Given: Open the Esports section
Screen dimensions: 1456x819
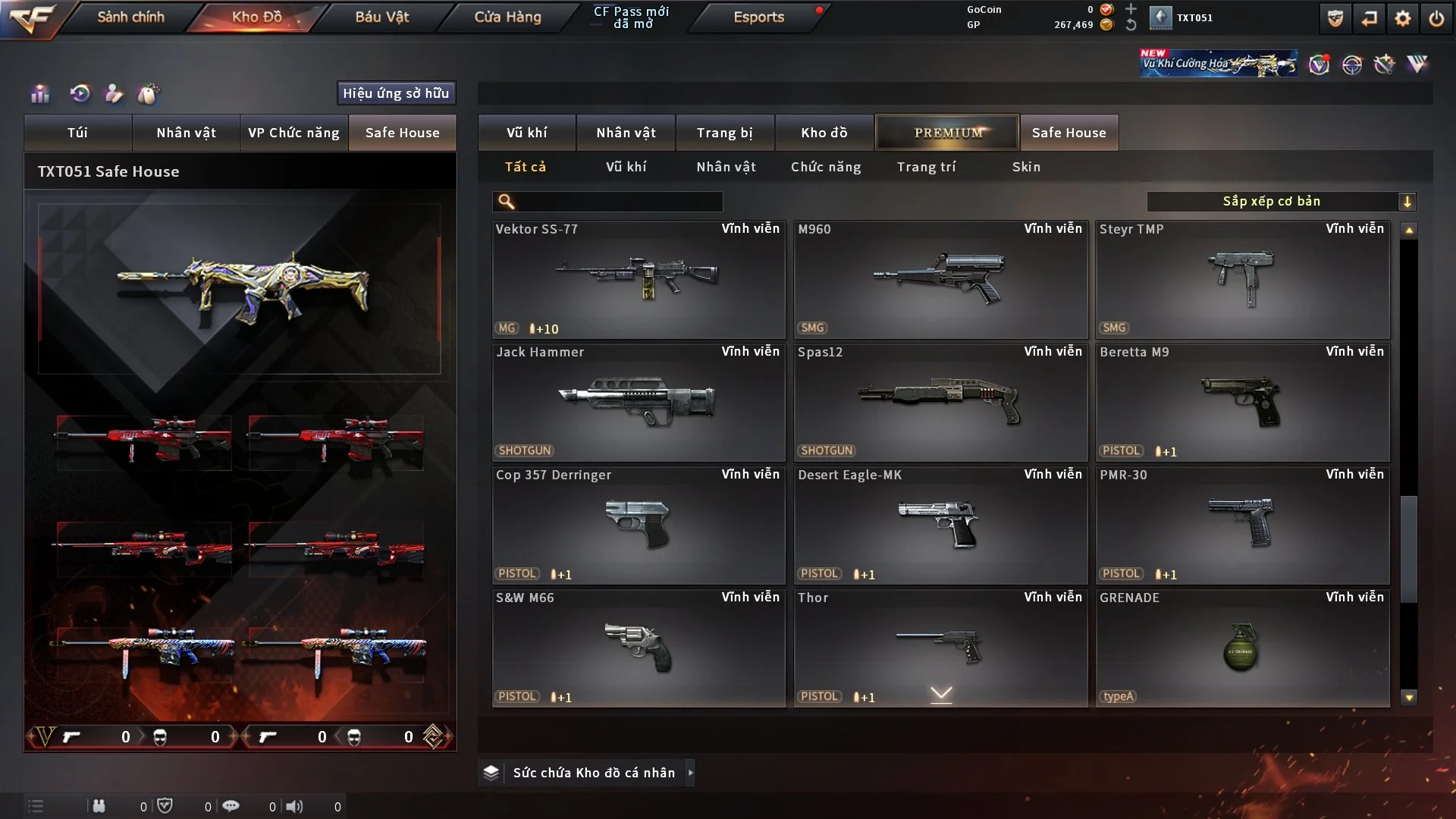Looking at the screenshot, I should 758,17.
